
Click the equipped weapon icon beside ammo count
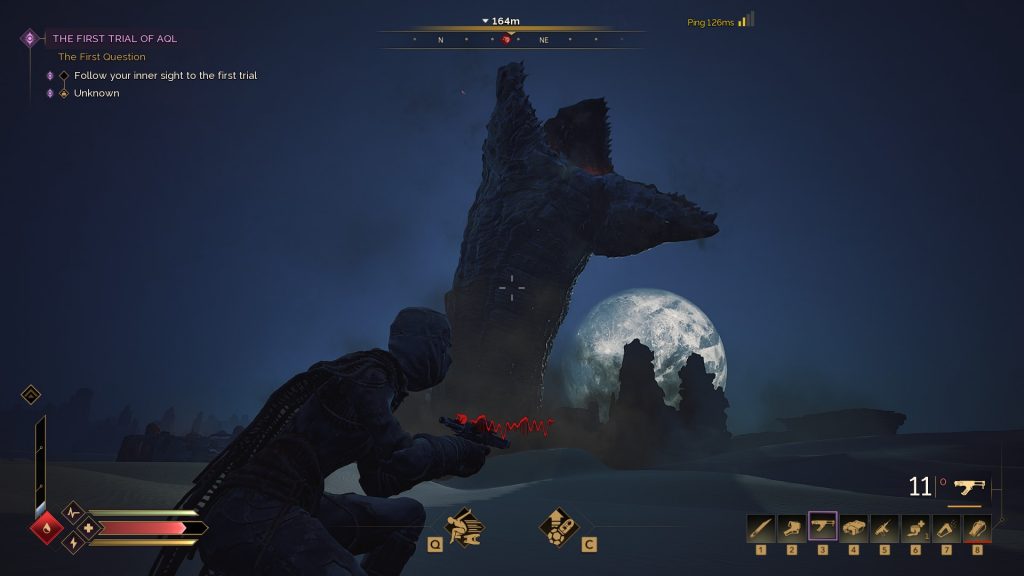pos(968,487)
